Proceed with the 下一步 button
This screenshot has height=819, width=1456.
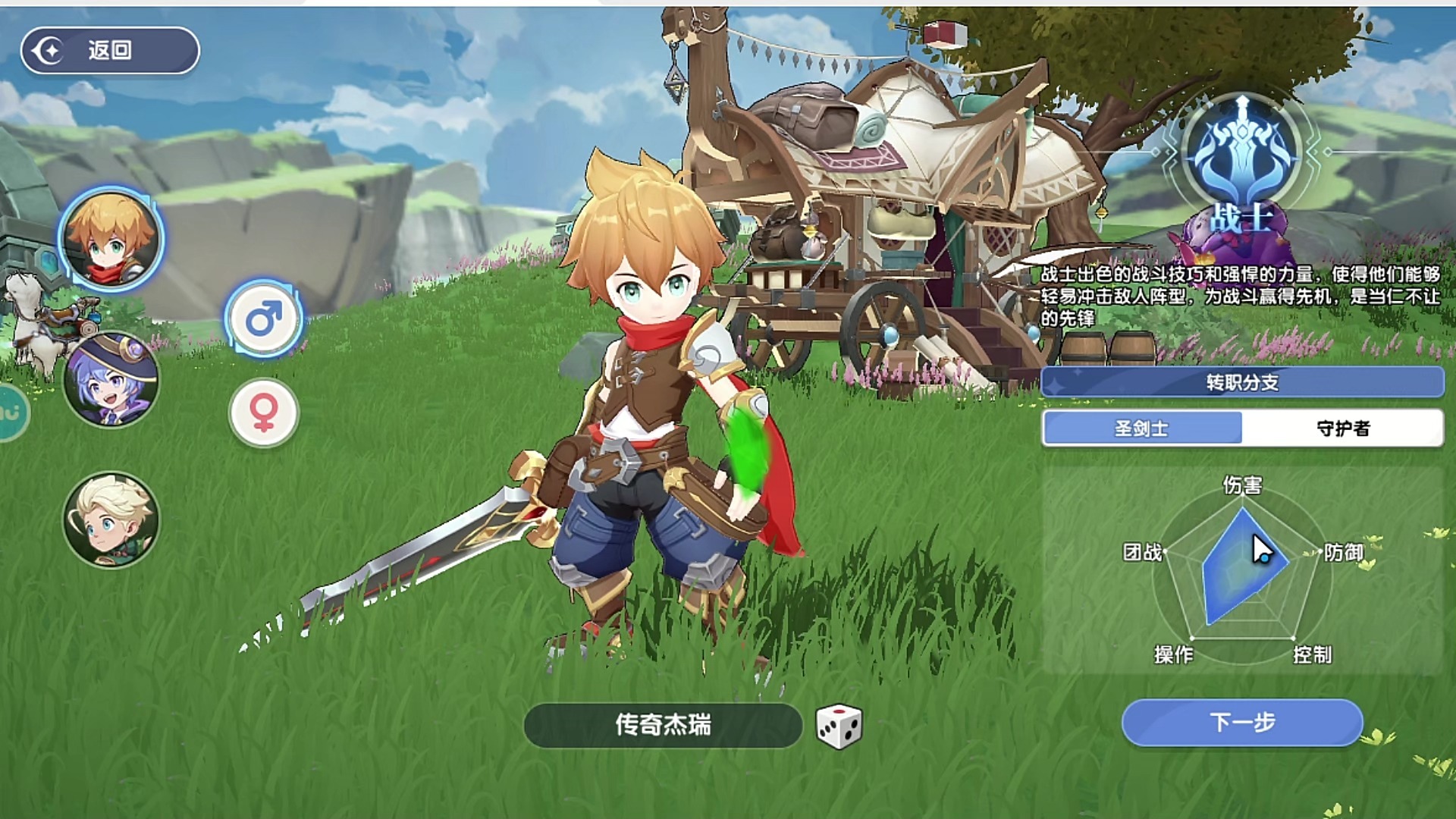[x=1241, y=722]
